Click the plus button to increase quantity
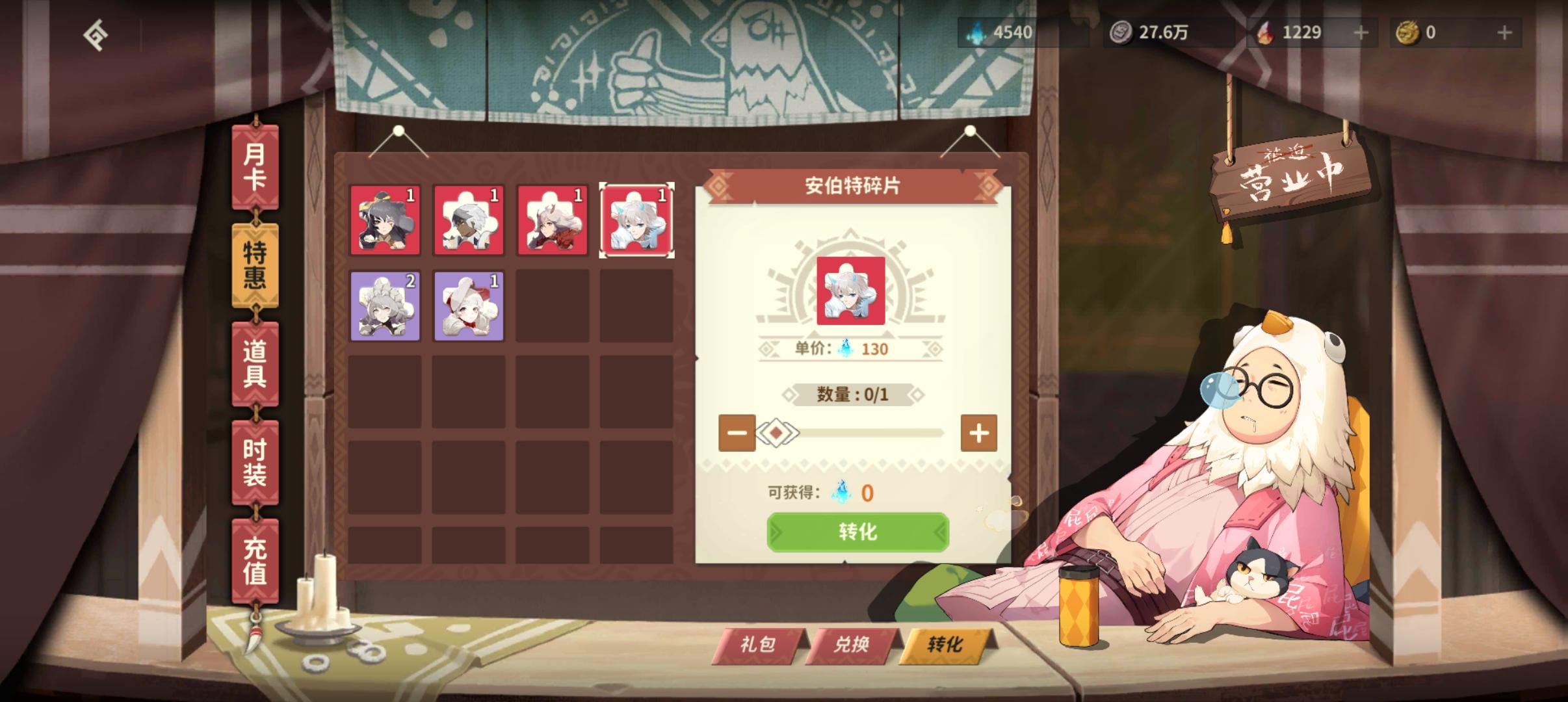Viewport: 1568px width, 702px height. [x=980, y=432]
